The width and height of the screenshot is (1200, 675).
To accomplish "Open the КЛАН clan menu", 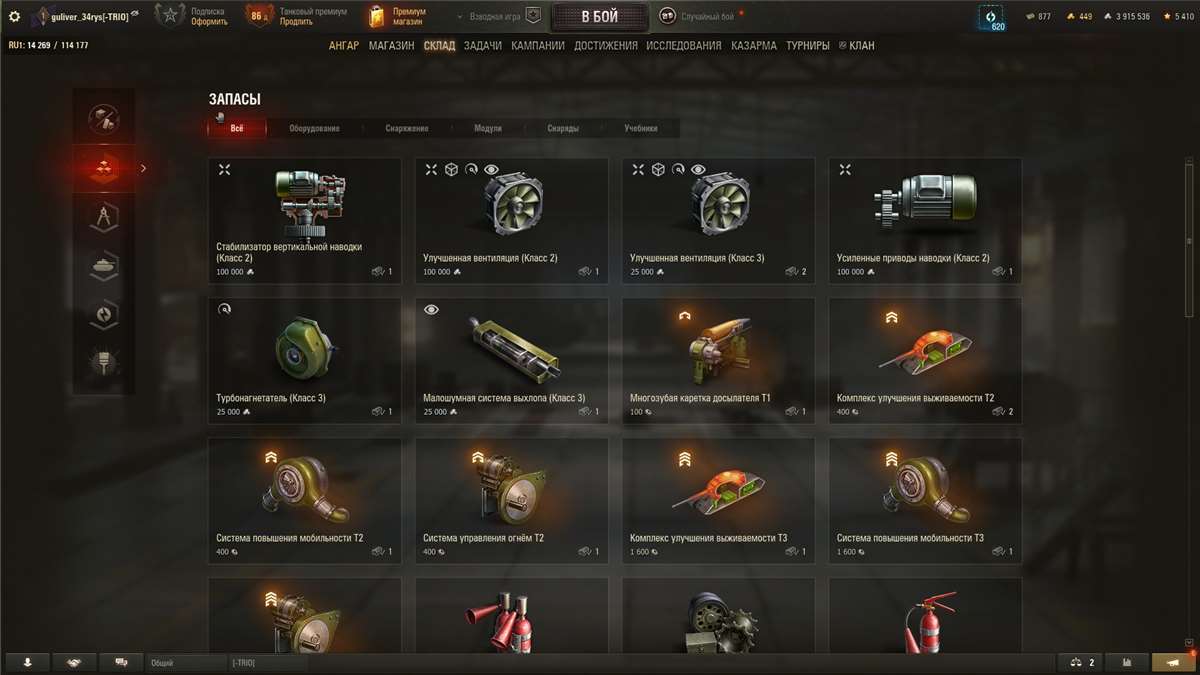I will click(x=860, y=46).
